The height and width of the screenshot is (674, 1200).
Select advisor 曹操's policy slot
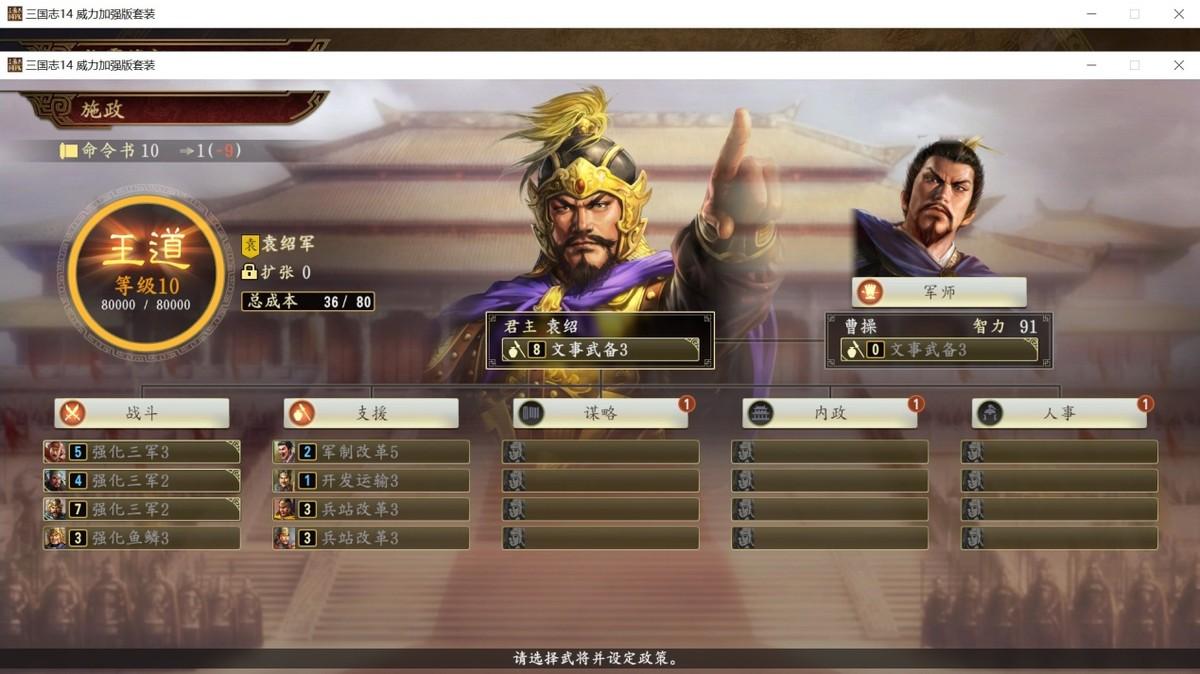point(939,350)
